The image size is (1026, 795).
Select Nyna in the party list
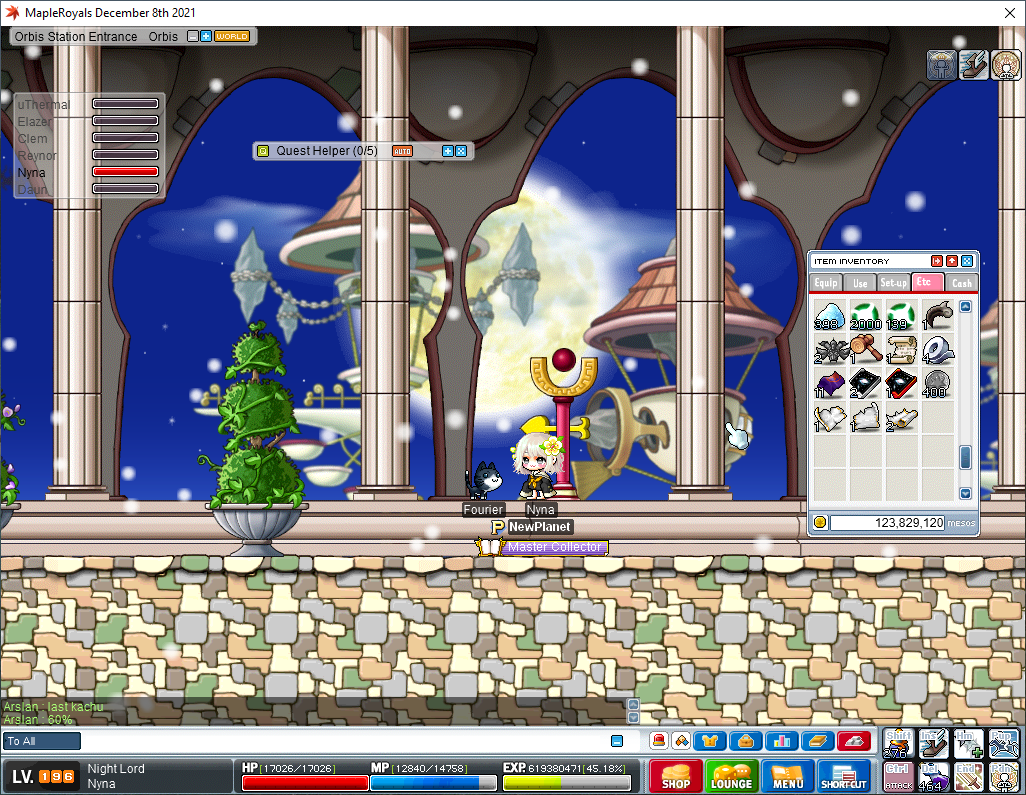[x=32, y=172]
